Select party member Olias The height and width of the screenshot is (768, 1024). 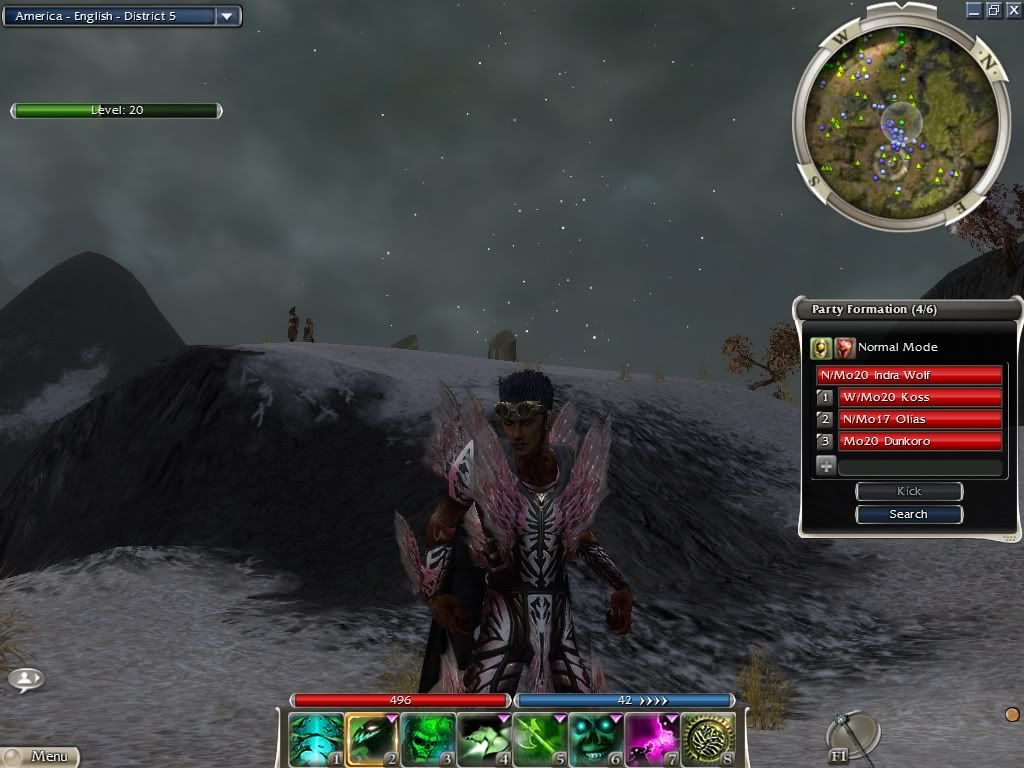tap(919, 419)
